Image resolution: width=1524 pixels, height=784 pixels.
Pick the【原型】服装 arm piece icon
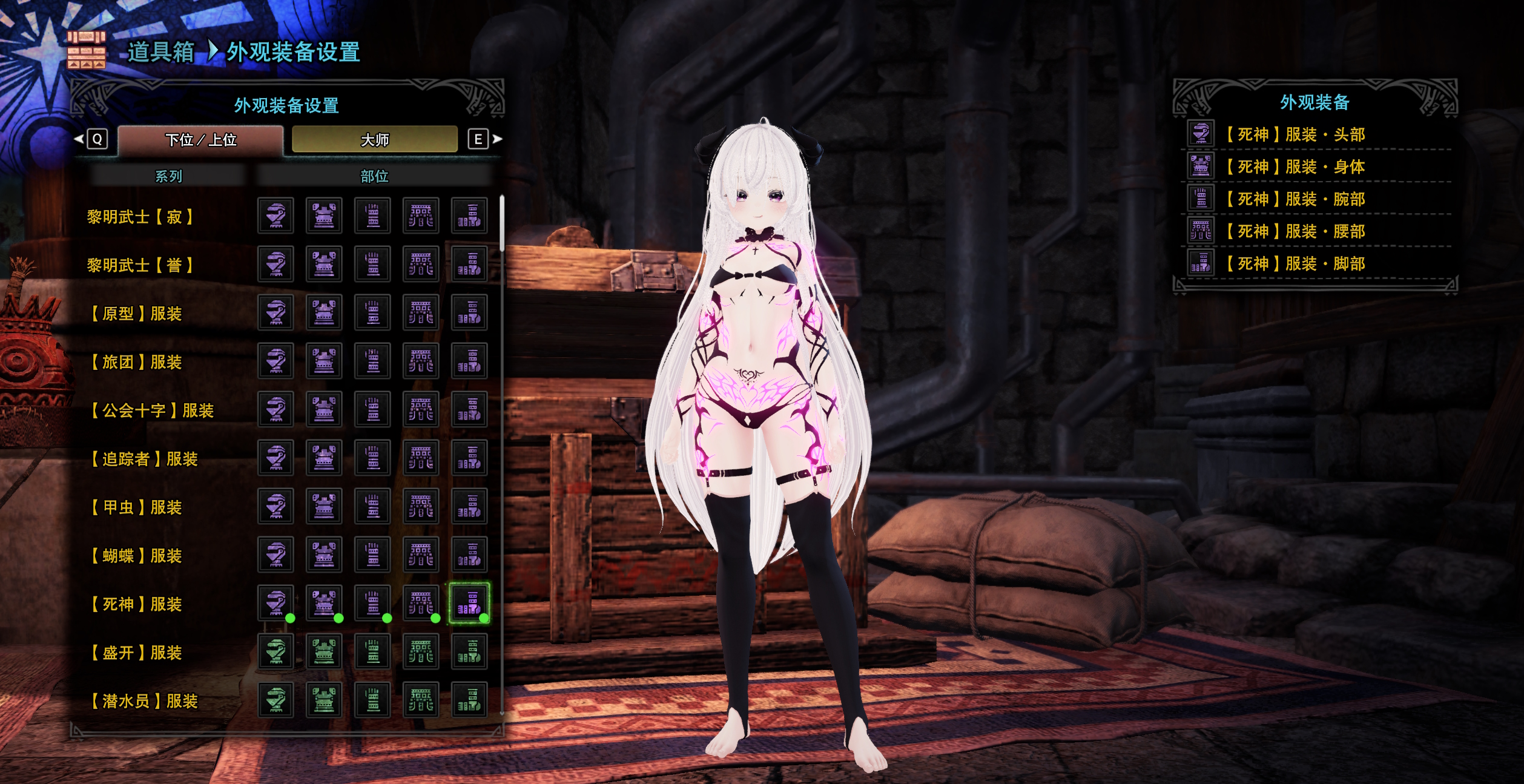pyautogui.click(x=372, y=312)
